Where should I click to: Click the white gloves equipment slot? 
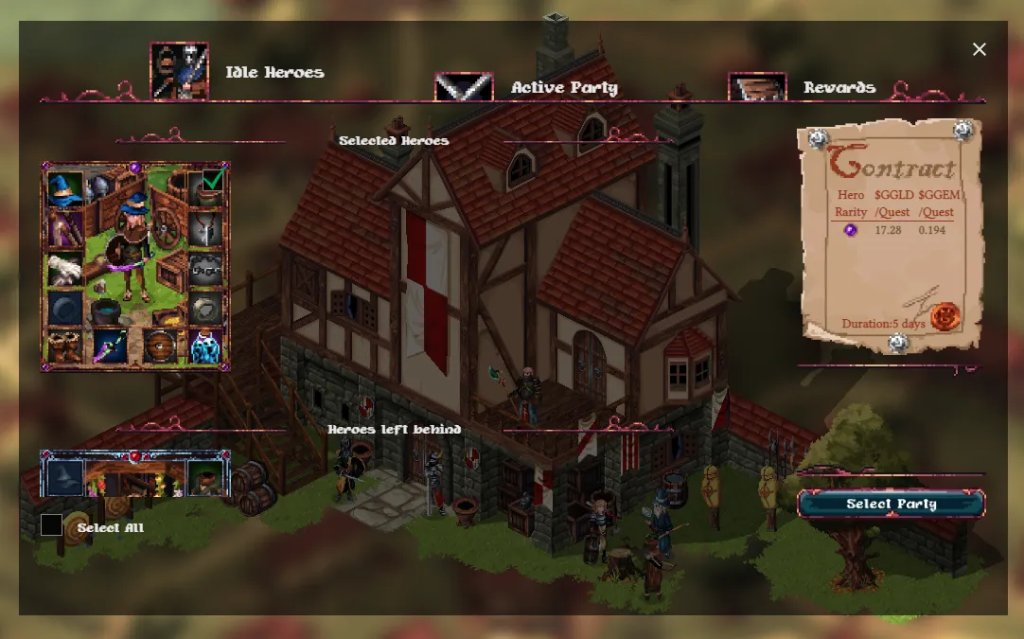[x=65, y=268]
